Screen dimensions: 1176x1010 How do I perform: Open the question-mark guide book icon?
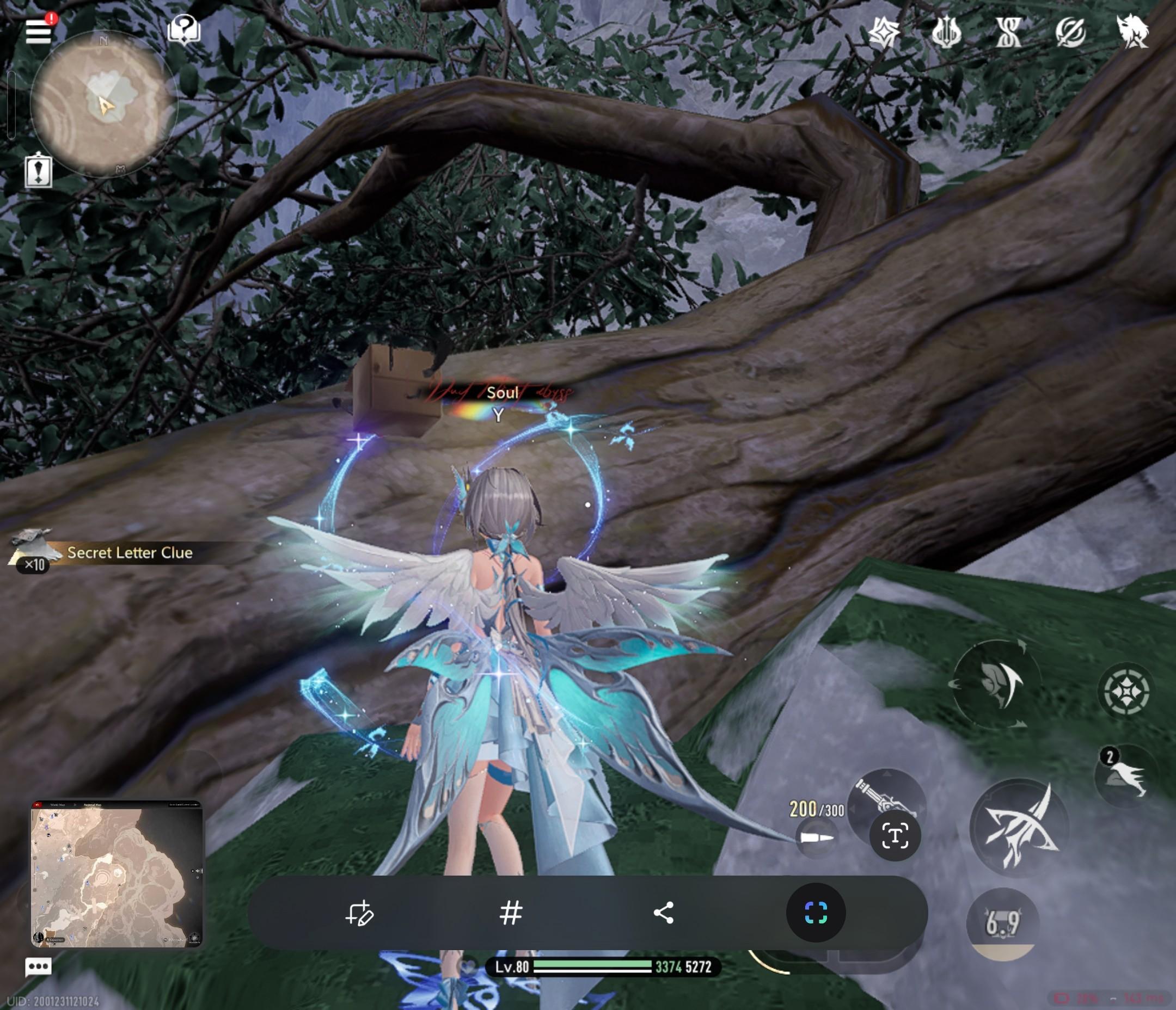pyautogui.click(x=184, y=29)
